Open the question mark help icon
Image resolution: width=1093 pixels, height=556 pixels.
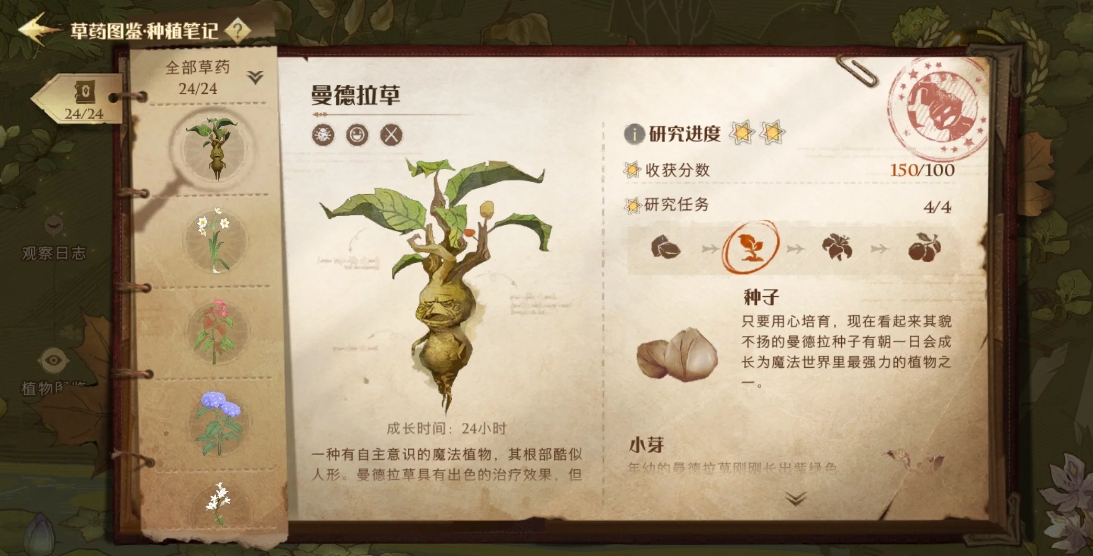click(237, 30)
